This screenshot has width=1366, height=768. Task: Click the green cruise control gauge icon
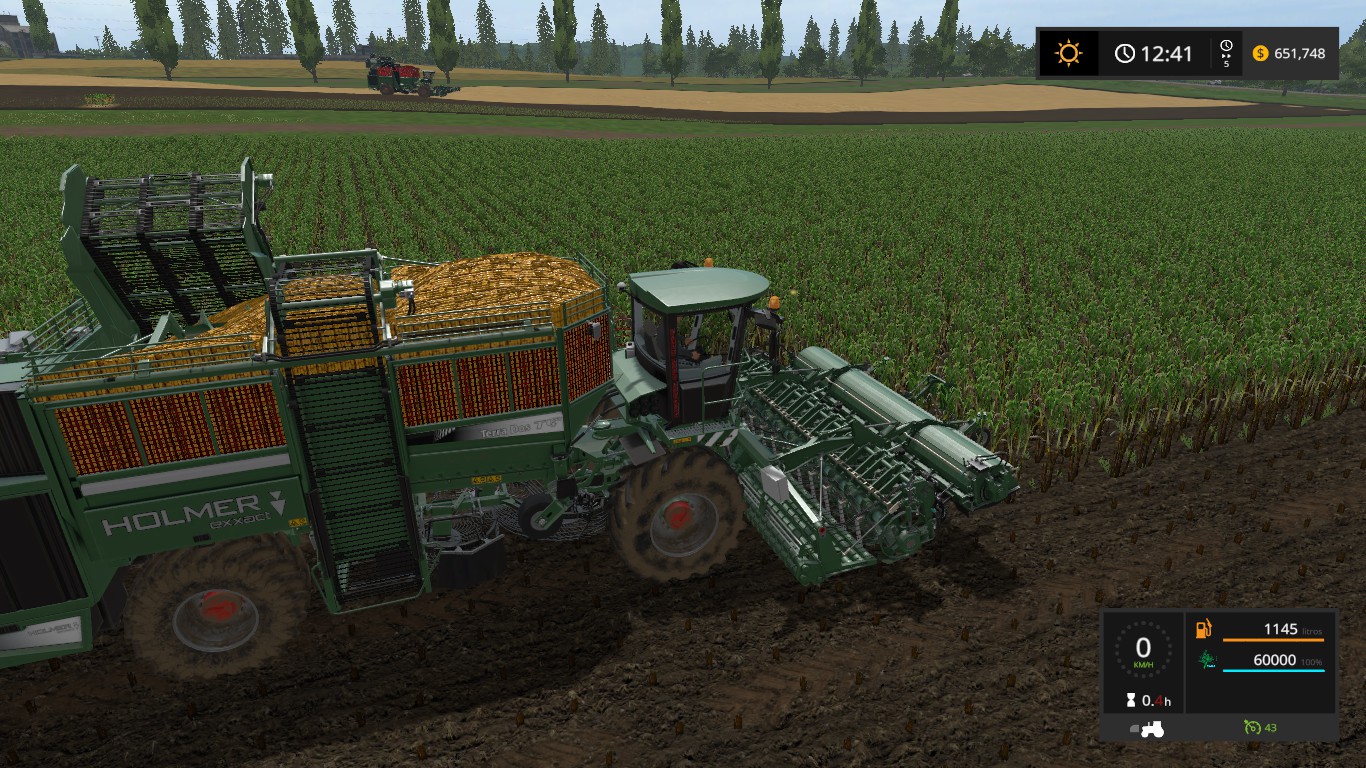pyautogui.click(x=1252, y=727)
